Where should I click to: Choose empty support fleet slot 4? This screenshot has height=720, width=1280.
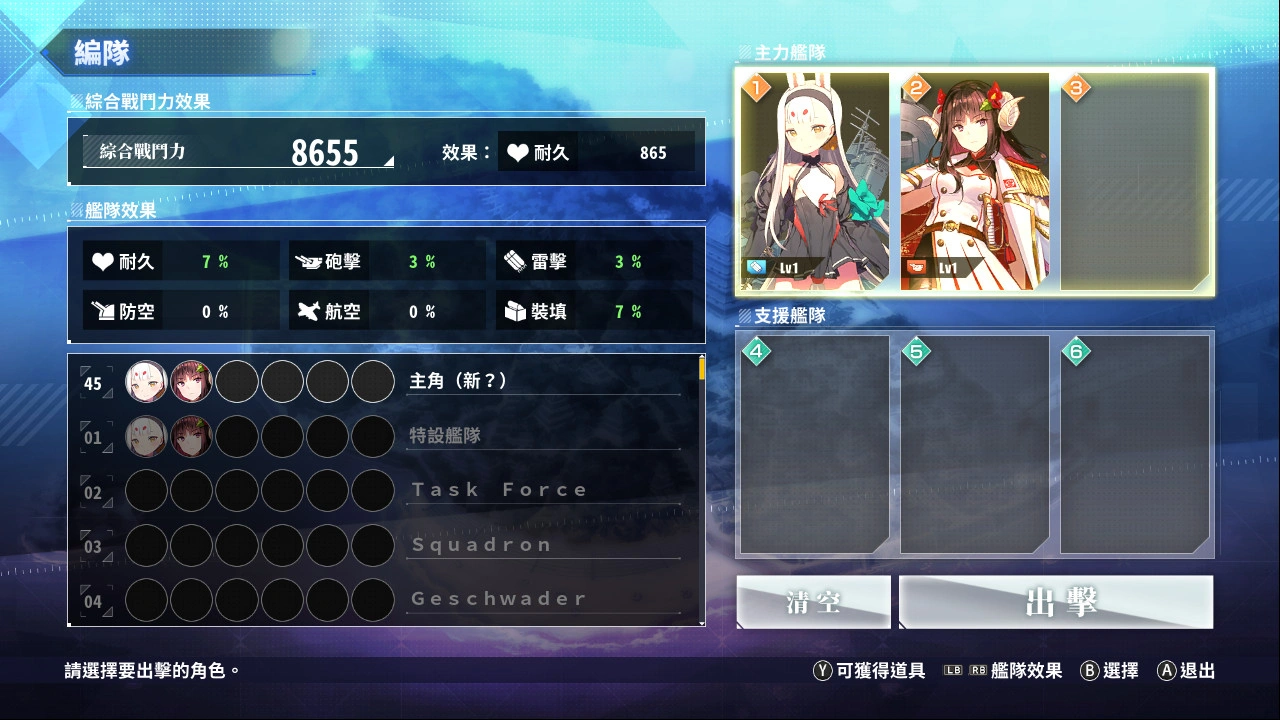point(815,445)
